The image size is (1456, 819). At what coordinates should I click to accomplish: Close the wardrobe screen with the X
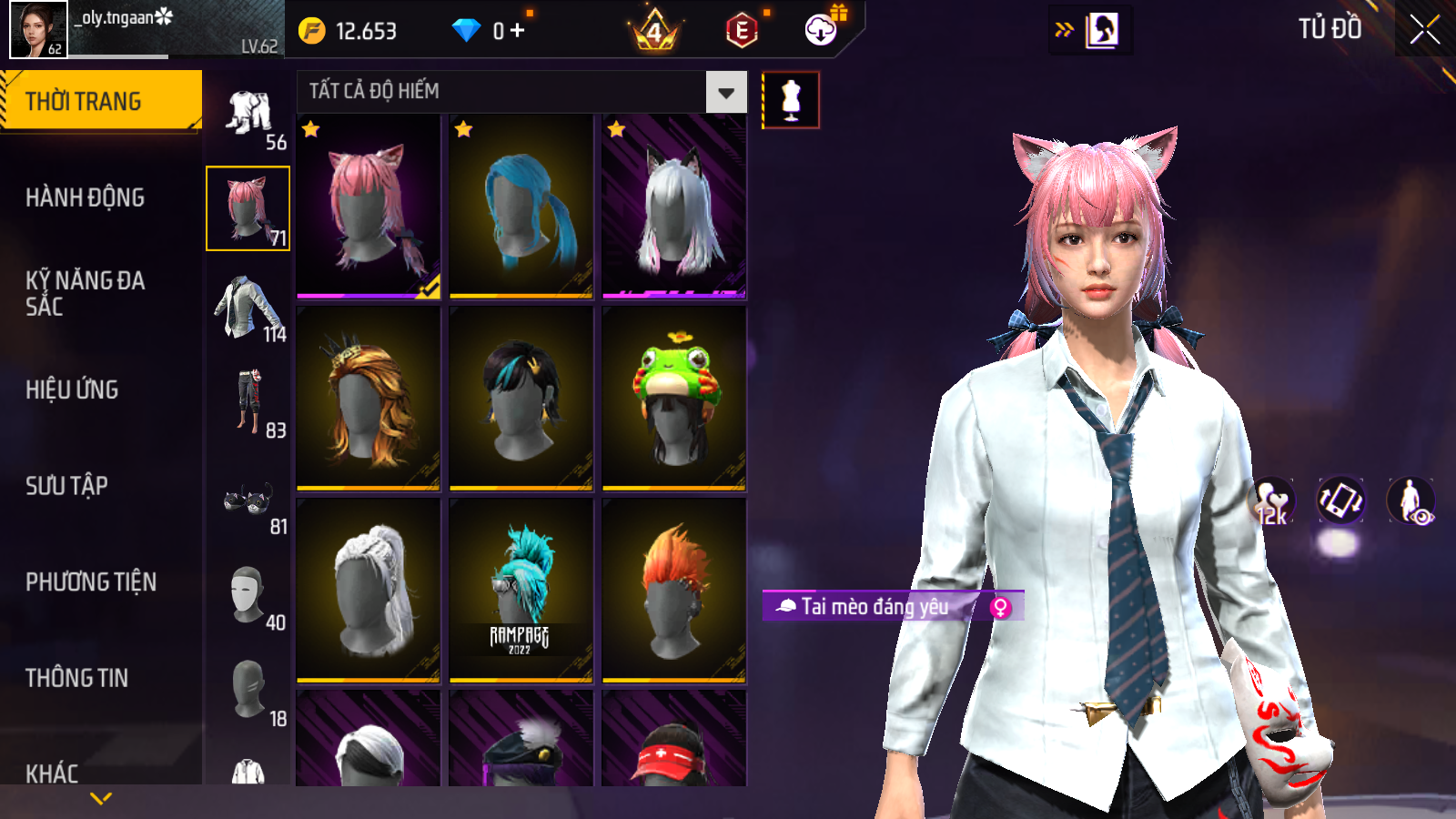(1424, 29)
